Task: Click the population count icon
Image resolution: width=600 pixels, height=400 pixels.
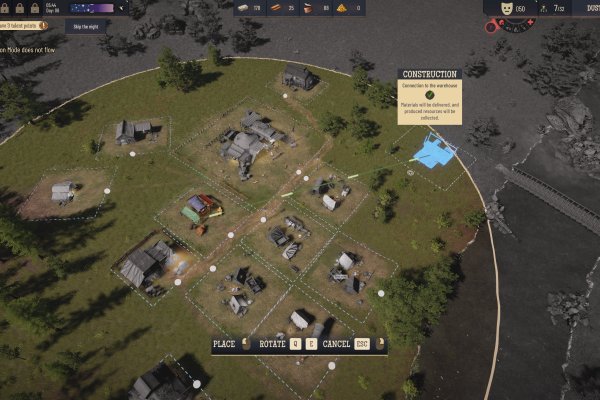Action: [545, 8]
